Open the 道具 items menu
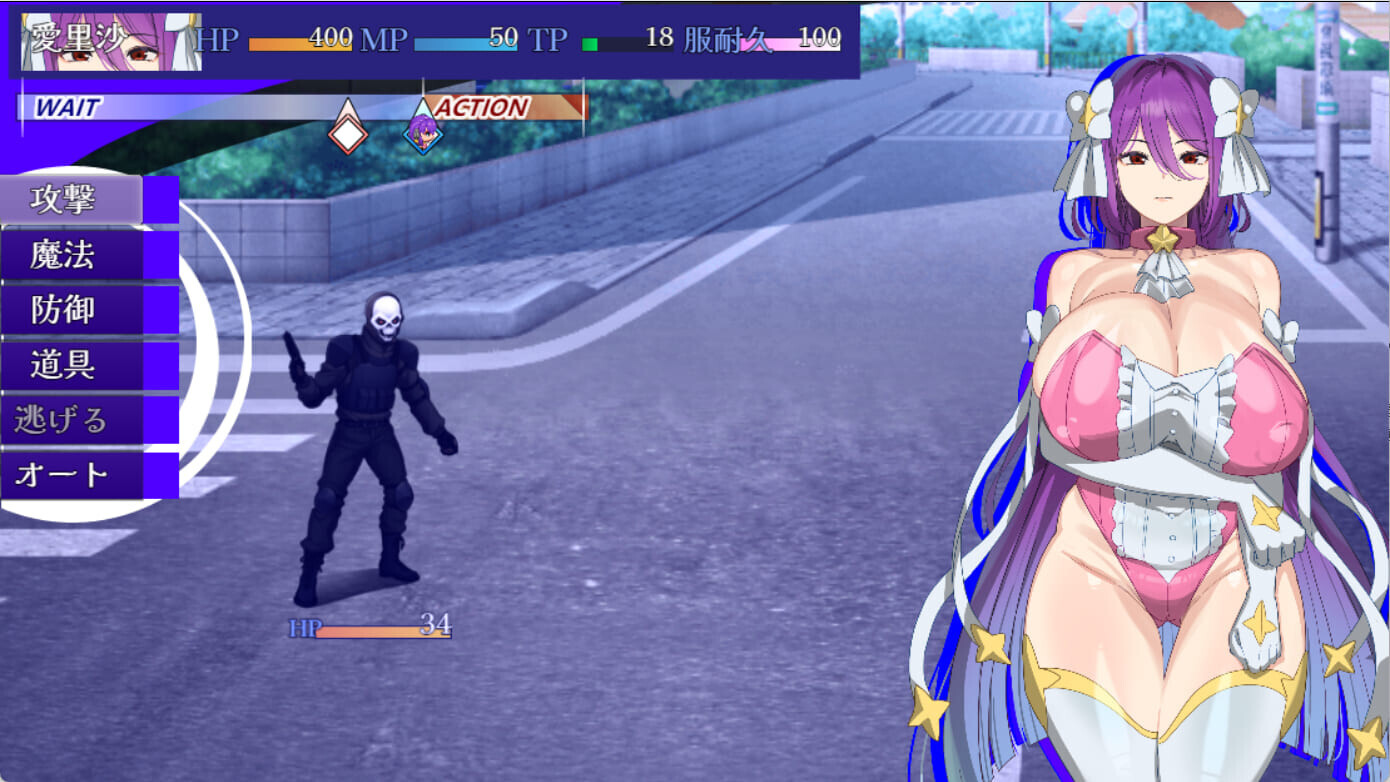 click(70, 365)
